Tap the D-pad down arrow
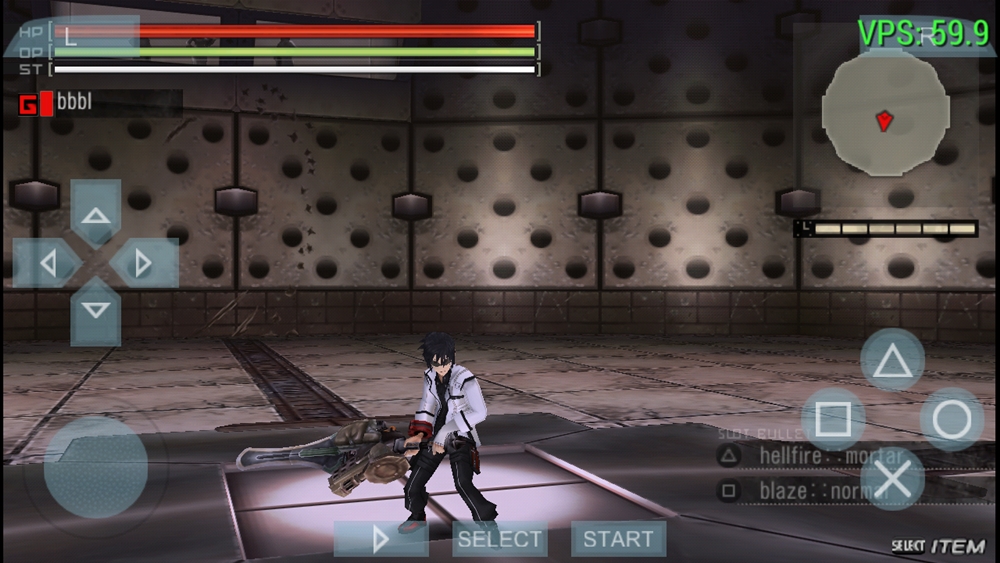 (x=95, y=311)
